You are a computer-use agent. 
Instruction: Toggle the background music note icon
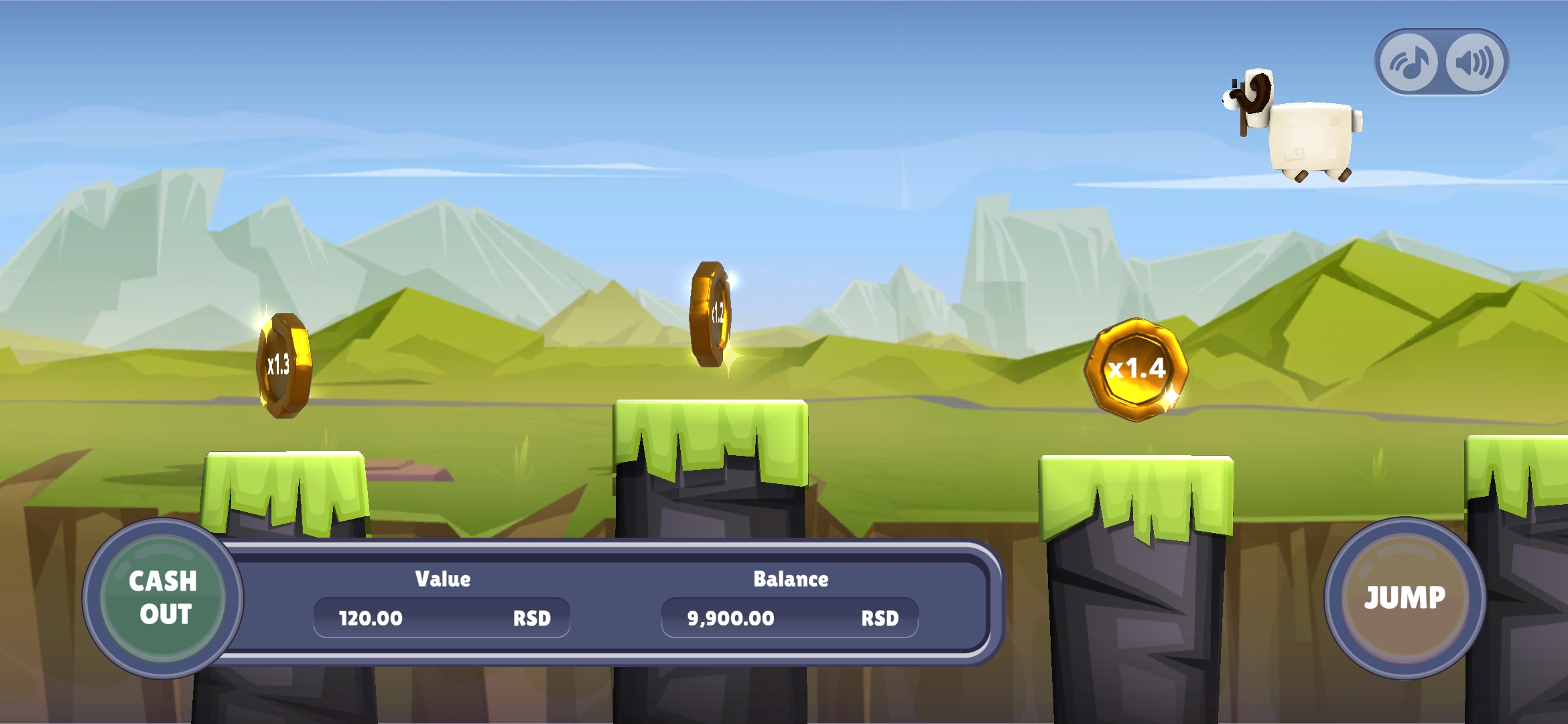point(1410,62)
